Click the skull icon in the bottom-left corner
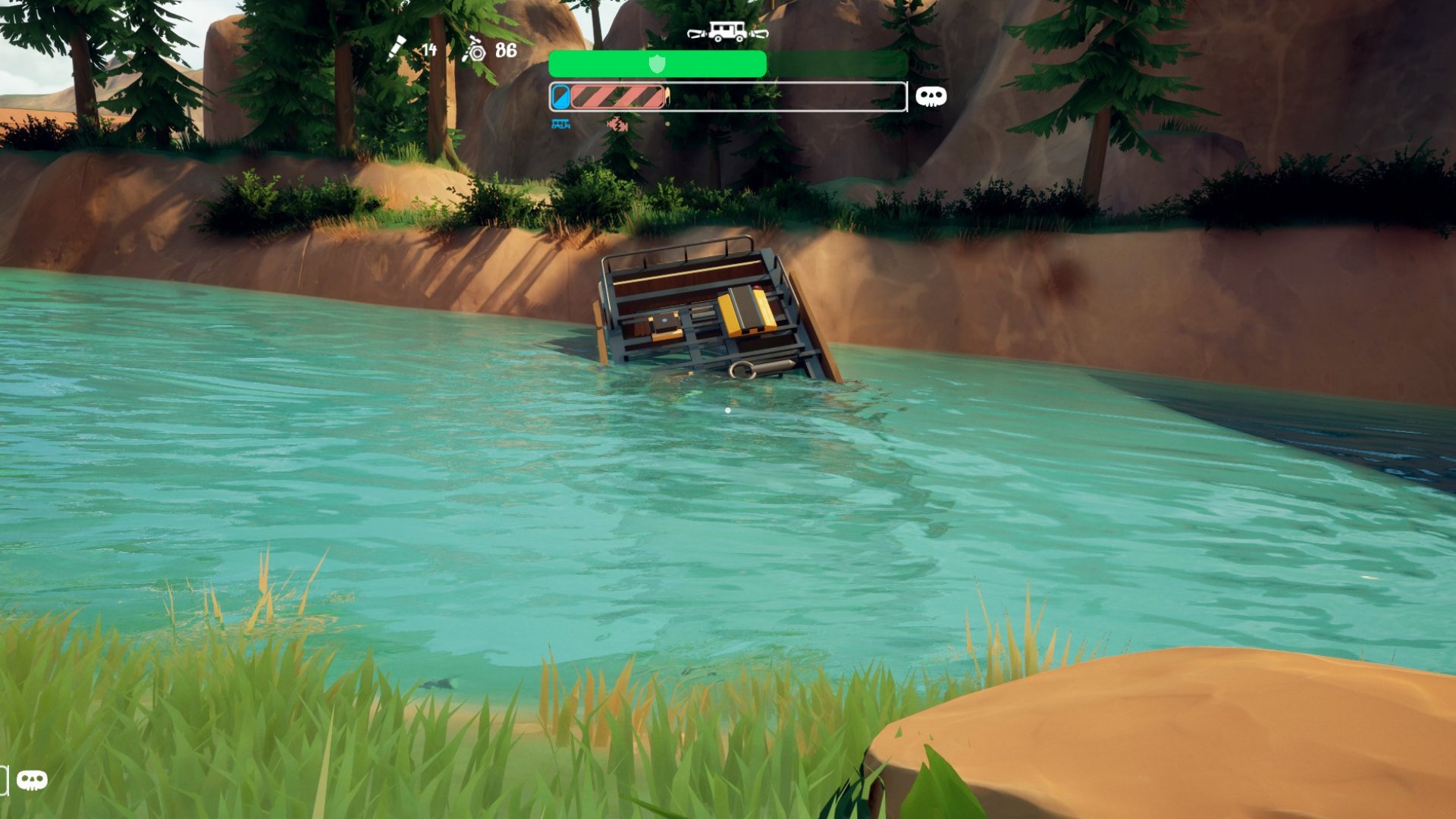This screenshot has height=819, width=1456. click(32, 780)
